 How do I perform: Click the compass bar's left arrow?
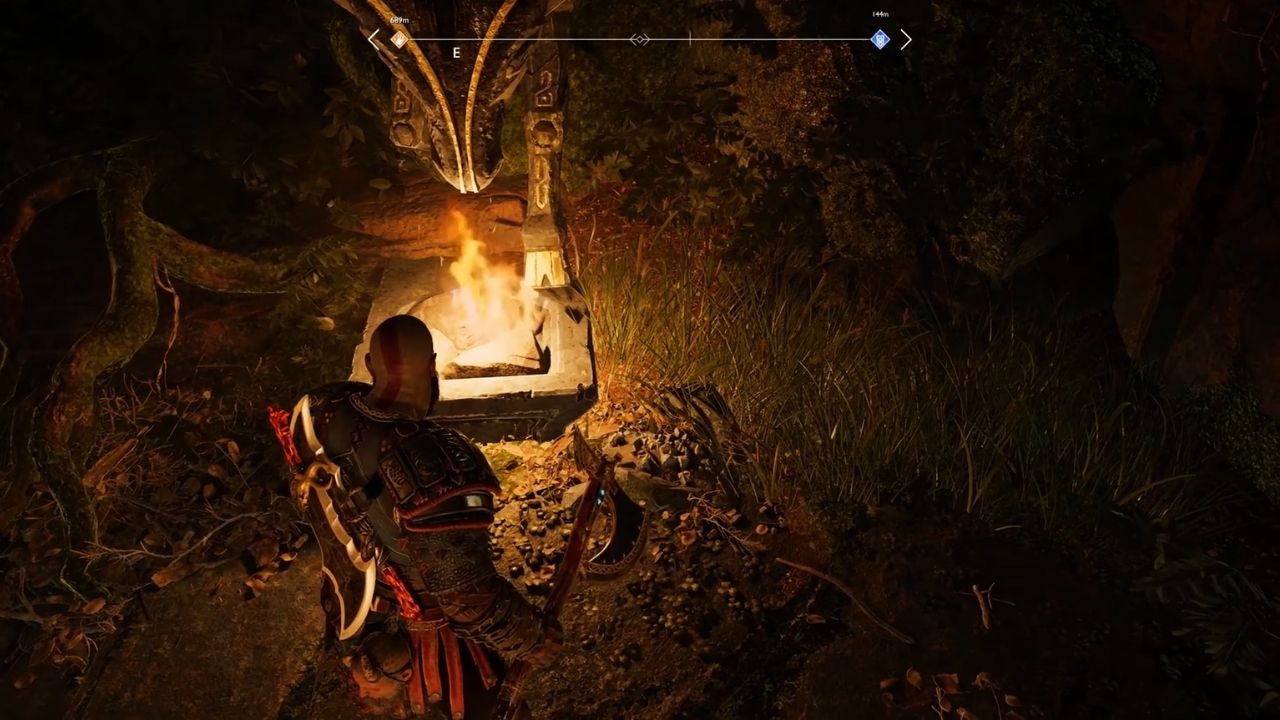click(374, 39)
